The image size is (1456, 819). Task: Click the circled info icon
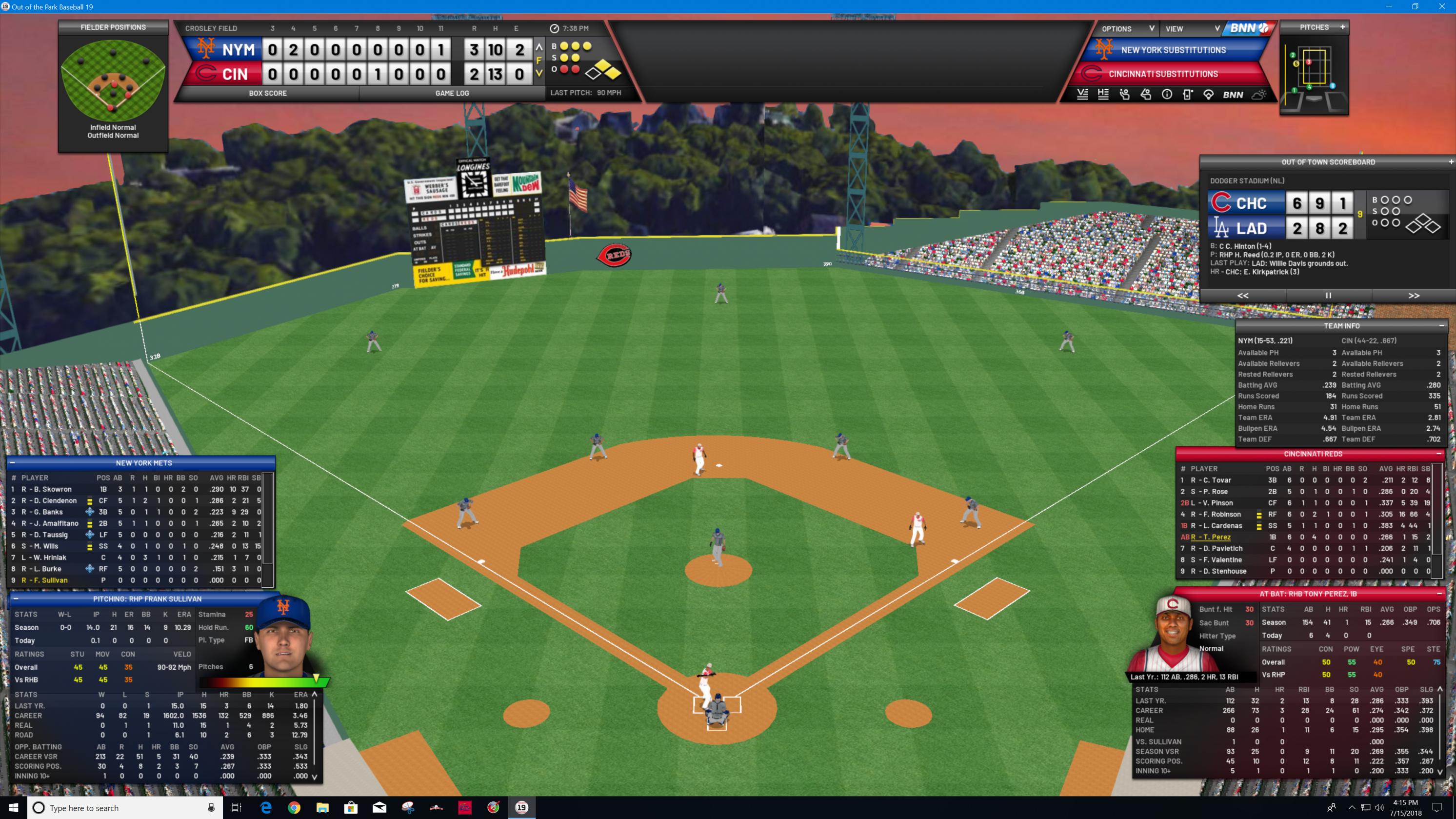(x=1167, y=95)
